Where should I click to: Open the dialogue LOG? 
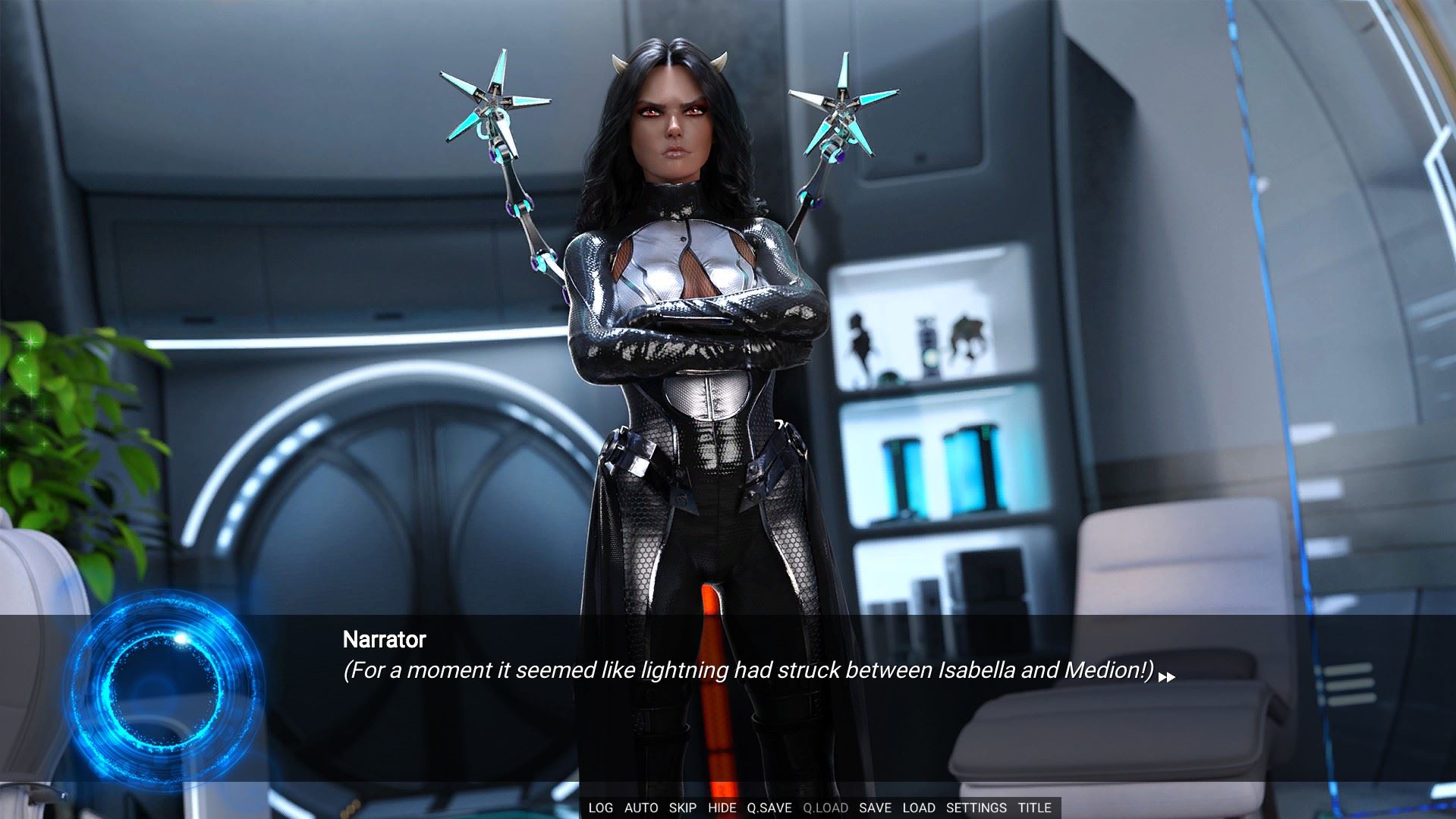coord(600,808)
